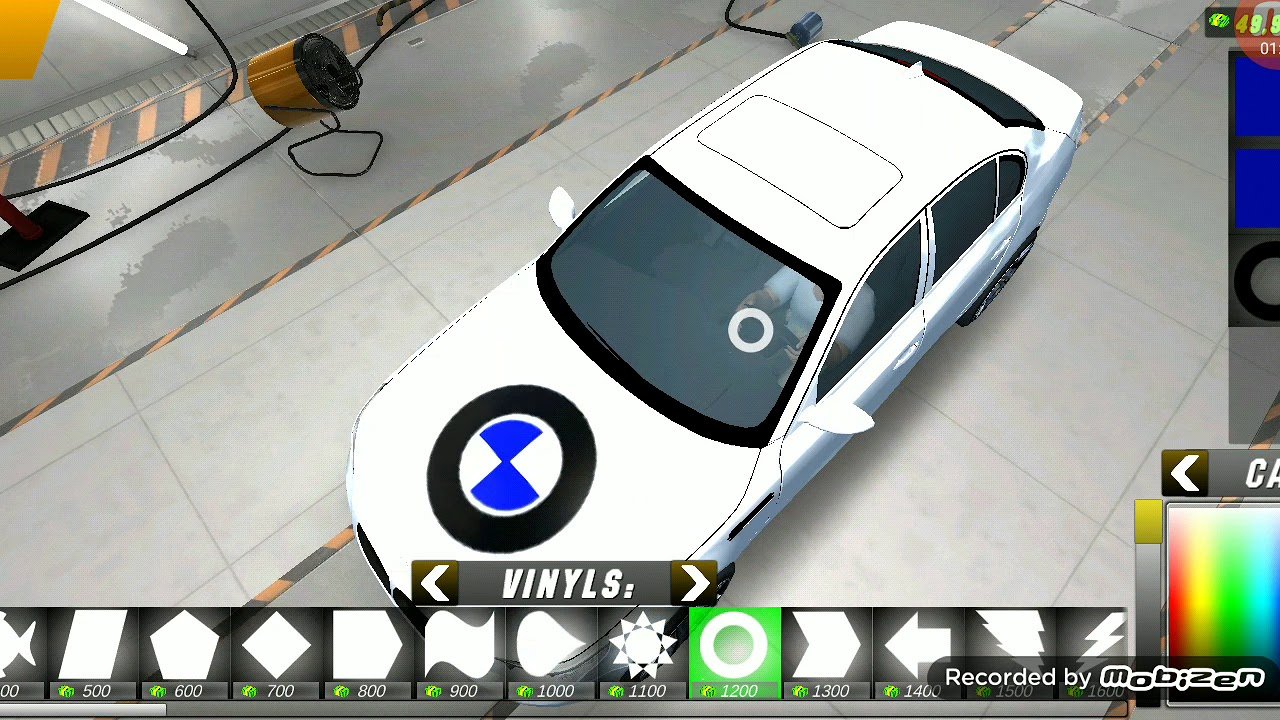1280x720 pixels.
Task: Choose the pentagon vinyl costing 600
Action: (x=184, y=647)
